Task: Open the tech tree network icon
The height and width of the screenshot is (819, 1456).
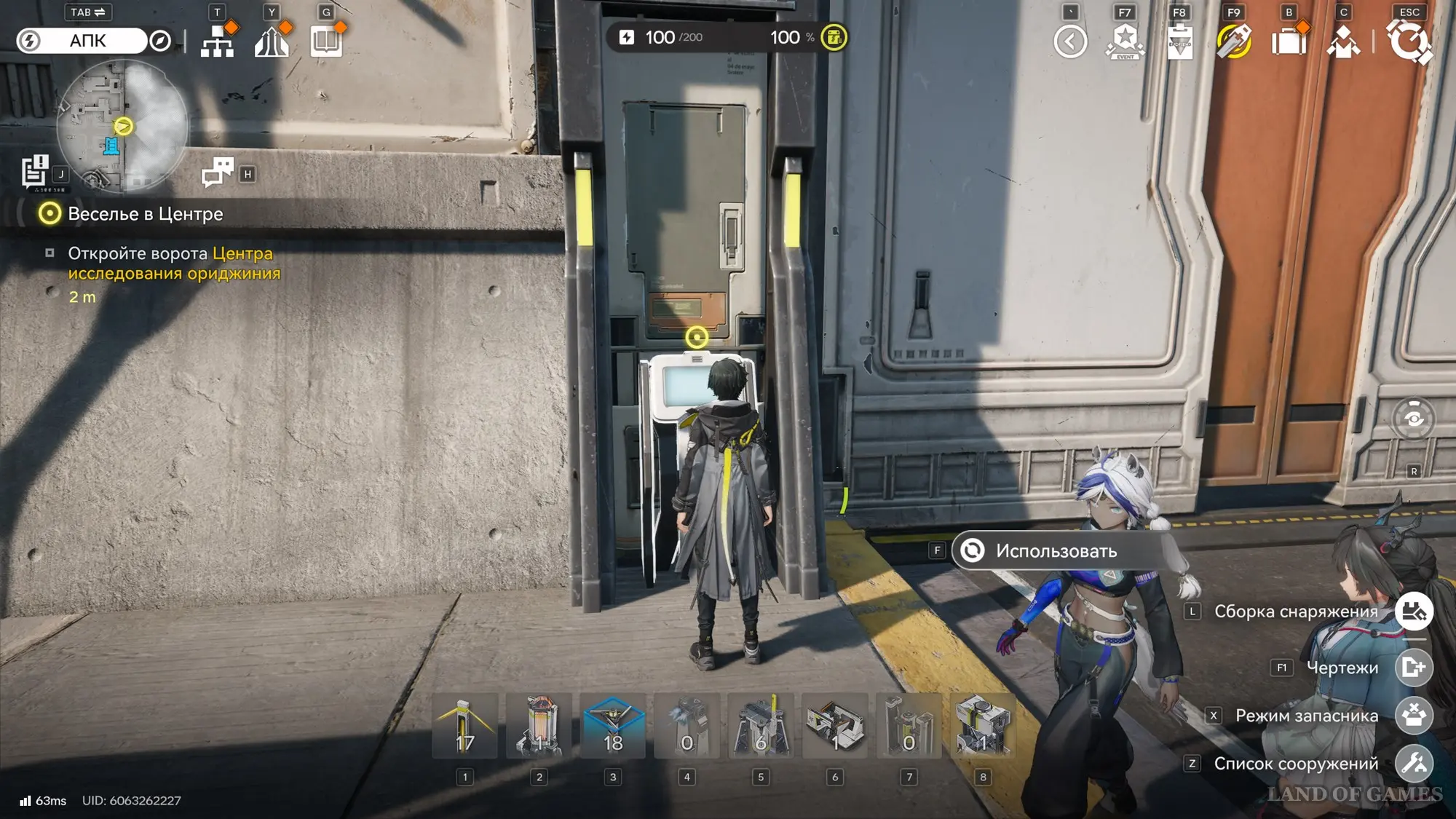Action: click(x=217, y=41)
